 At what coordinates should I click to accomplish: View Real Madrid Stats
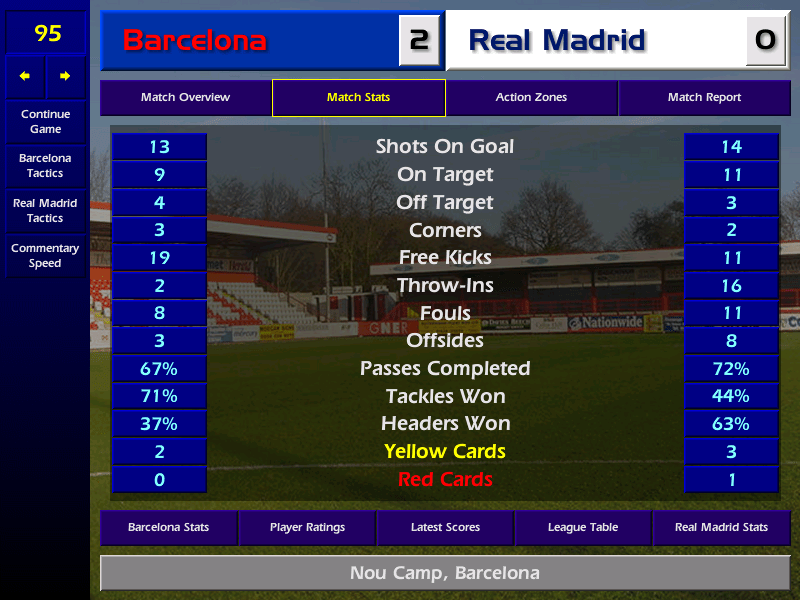pos(721,527)
